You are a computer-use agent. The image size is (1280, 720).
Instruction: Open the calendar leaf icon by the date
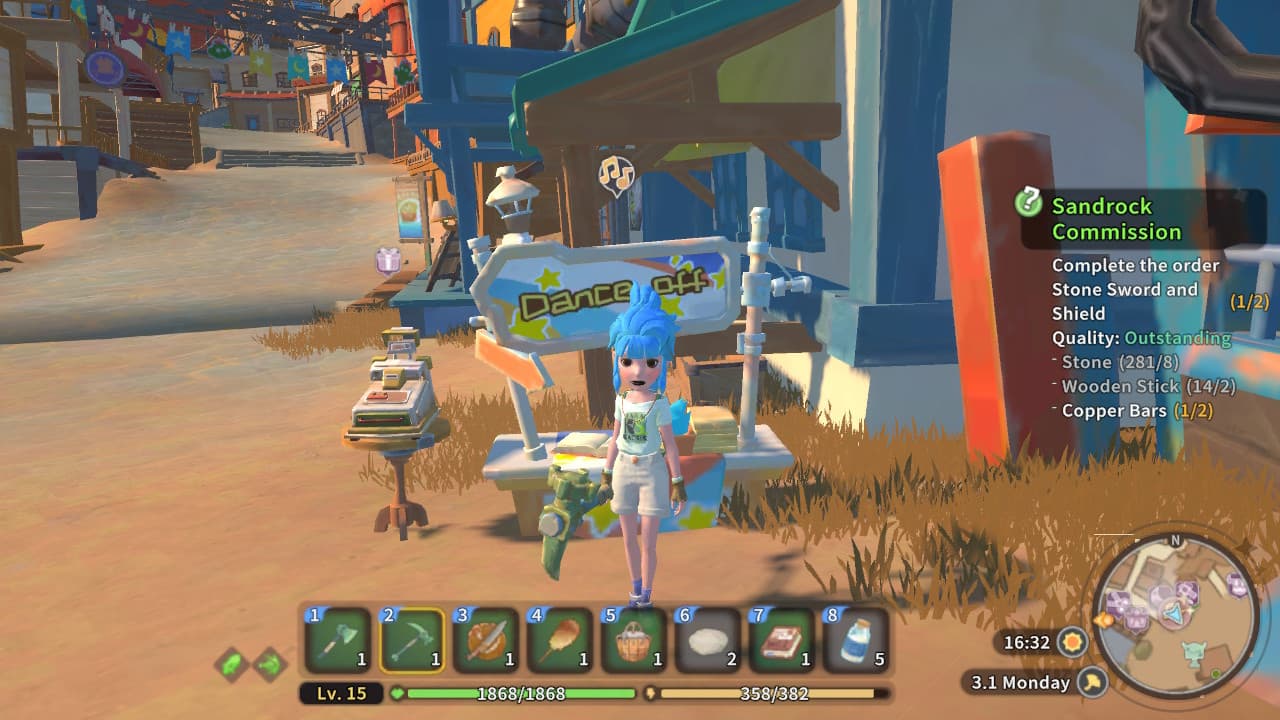[1092, 683]
